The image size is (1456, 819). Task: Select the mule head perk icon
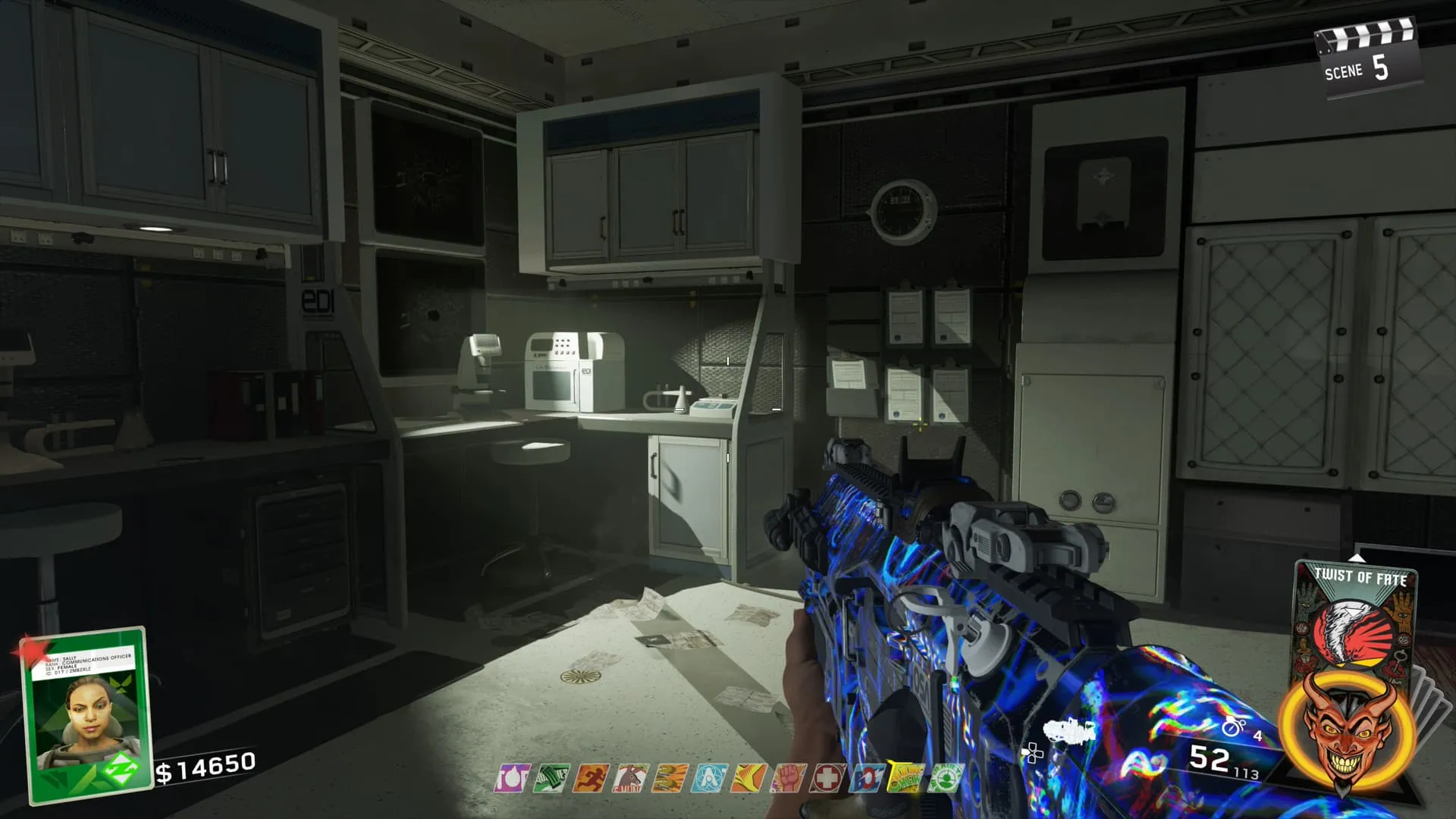(629, 778)
